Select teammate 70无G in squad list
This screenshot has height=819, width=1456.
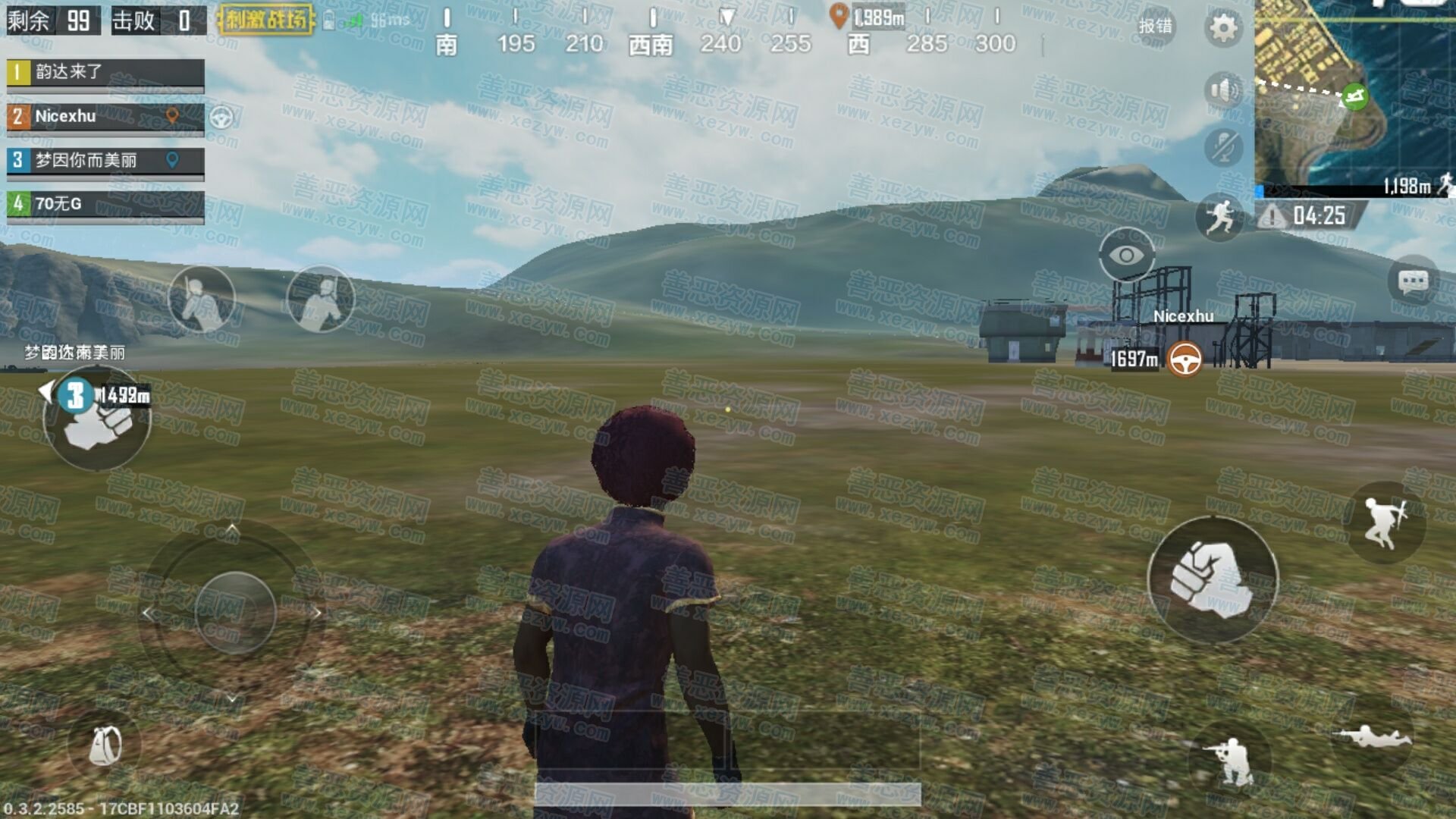point(105,204)
